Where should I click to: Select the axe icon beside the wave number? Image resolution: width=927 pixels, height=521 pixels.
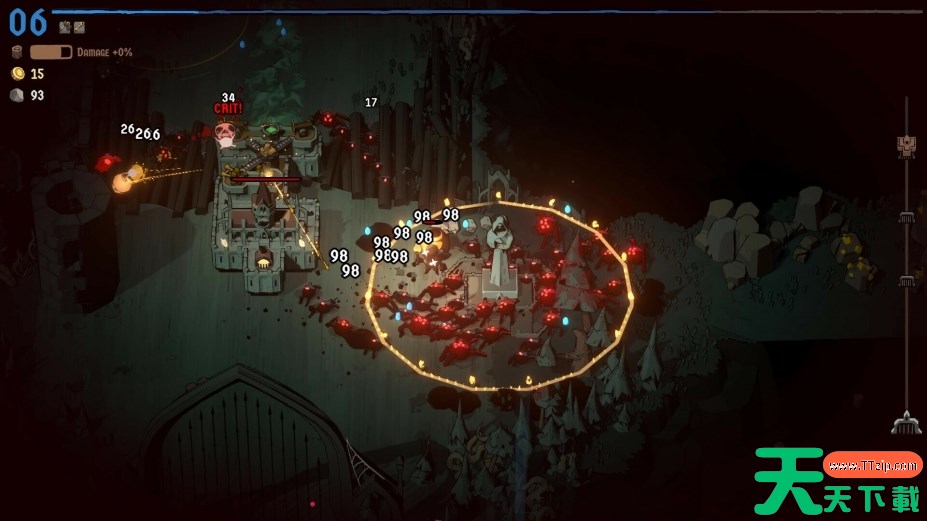[65, 28]
